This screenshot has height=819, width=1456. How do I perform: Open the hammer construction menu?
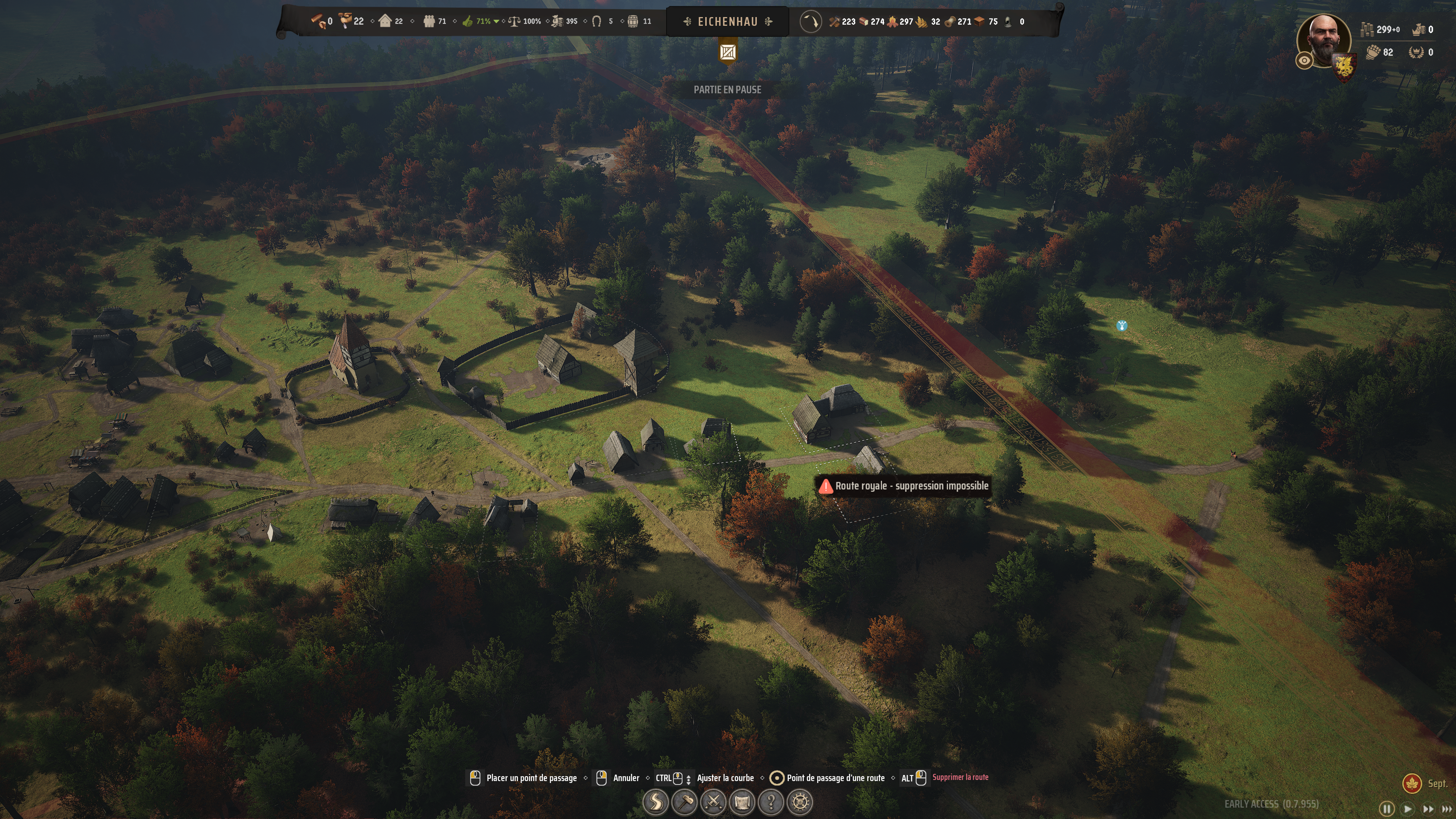point(684,802)
